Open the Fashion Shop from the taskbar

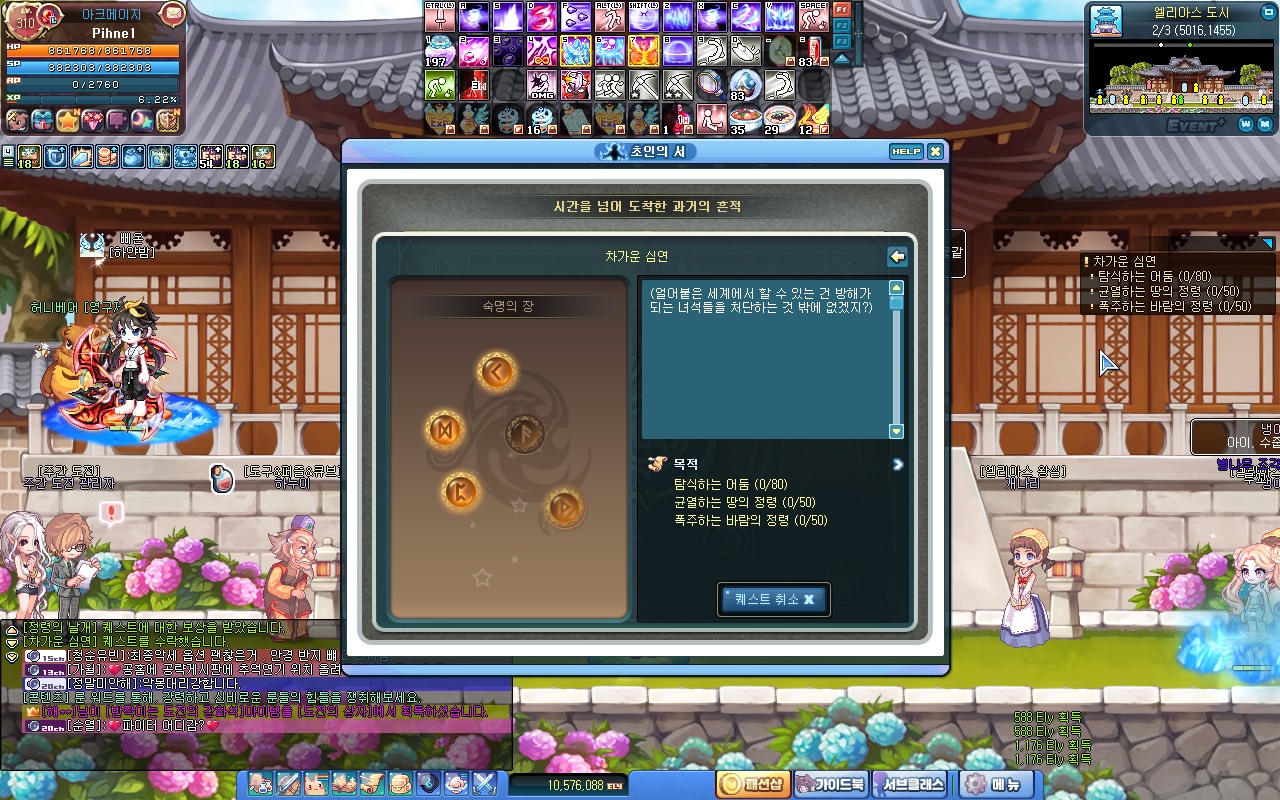click(x=753, y=785)
